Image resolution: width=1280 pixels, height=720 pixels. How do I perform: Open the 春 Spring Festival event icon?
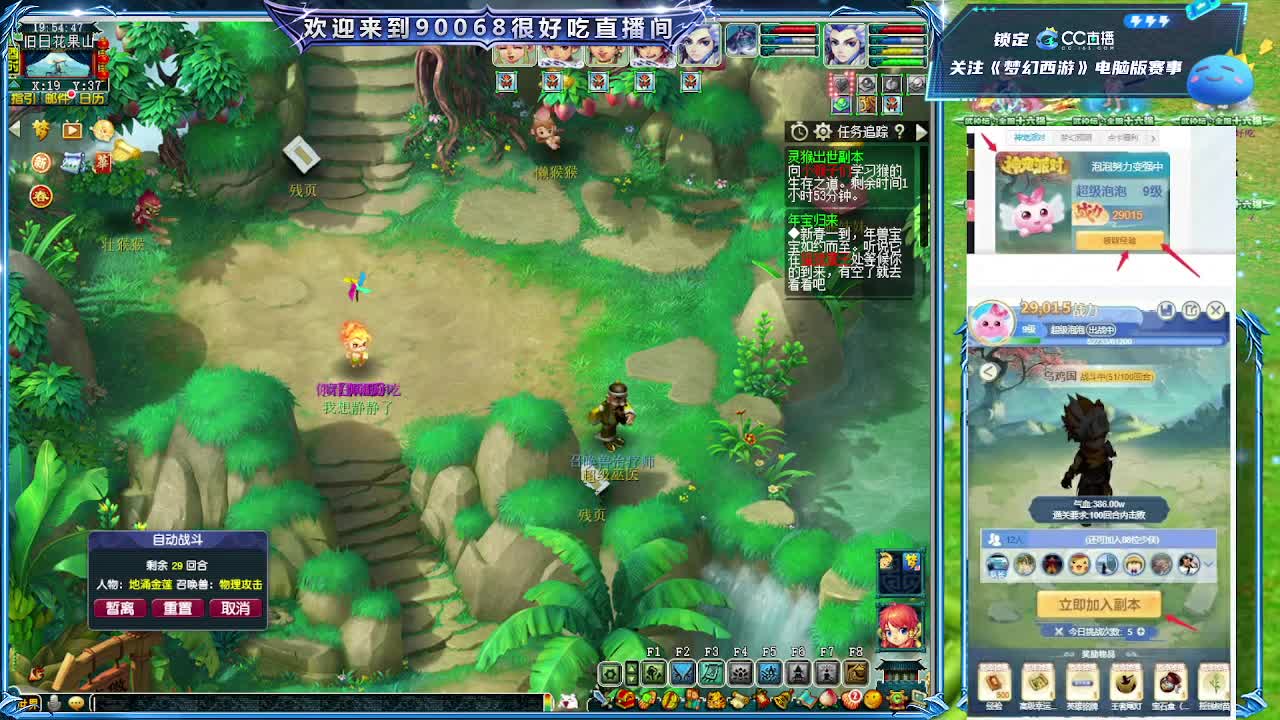point(41,198)
